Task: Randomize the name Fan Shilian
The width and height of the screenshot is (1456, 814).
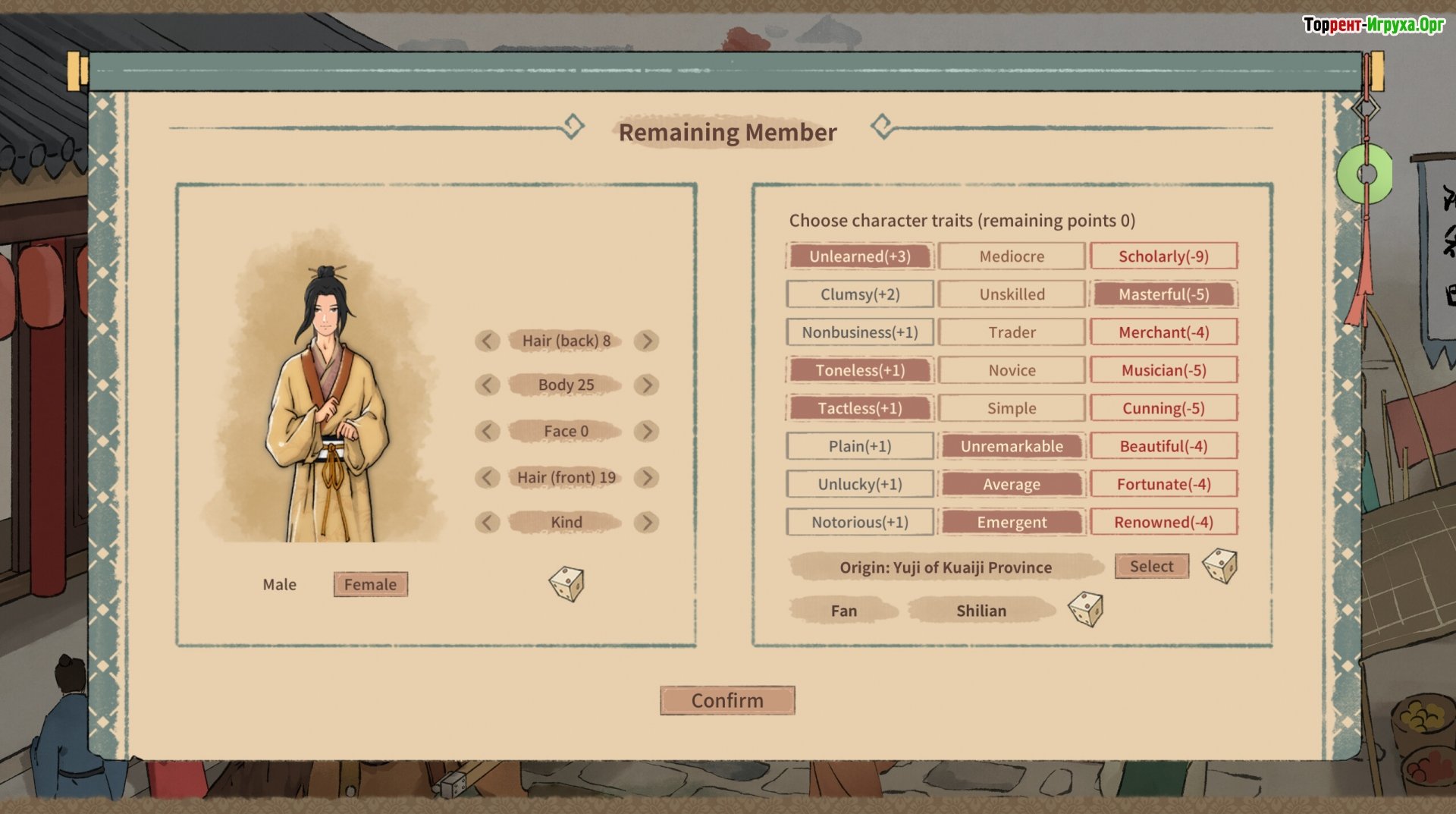Action: pos(1085,609)
